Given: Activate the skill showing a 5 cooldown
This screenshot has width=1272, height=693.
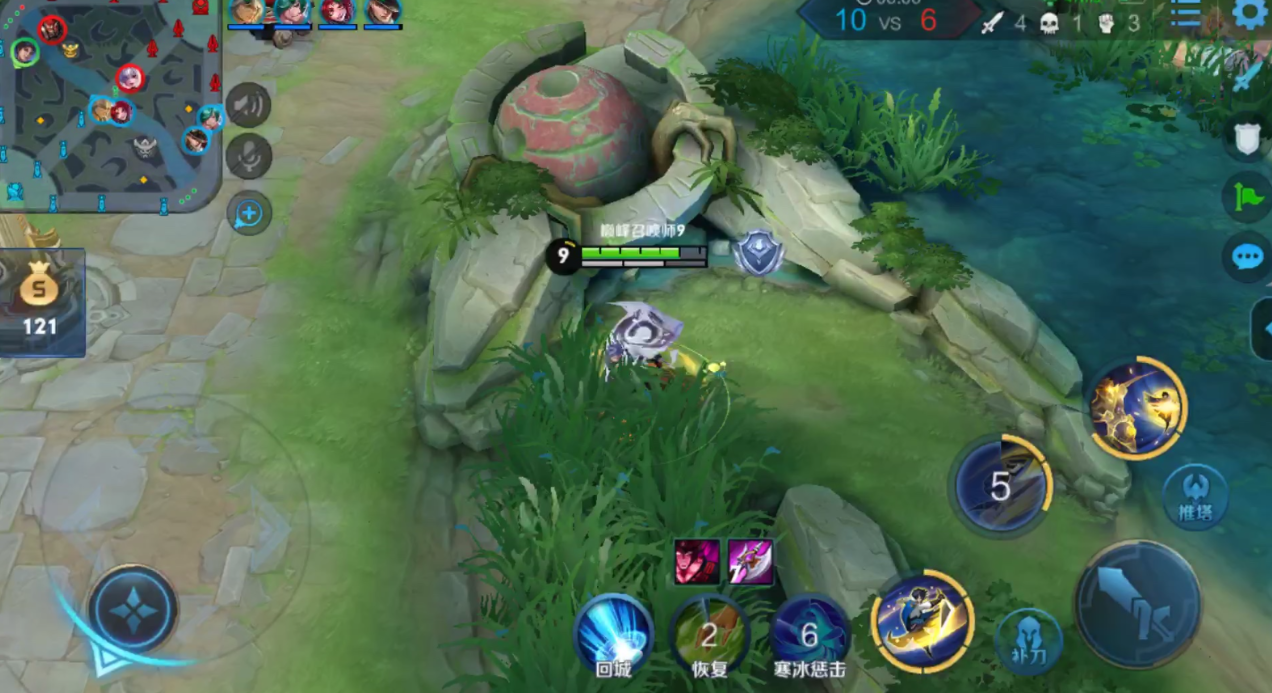Looking at the screenshot, I should pos(1000,486).
